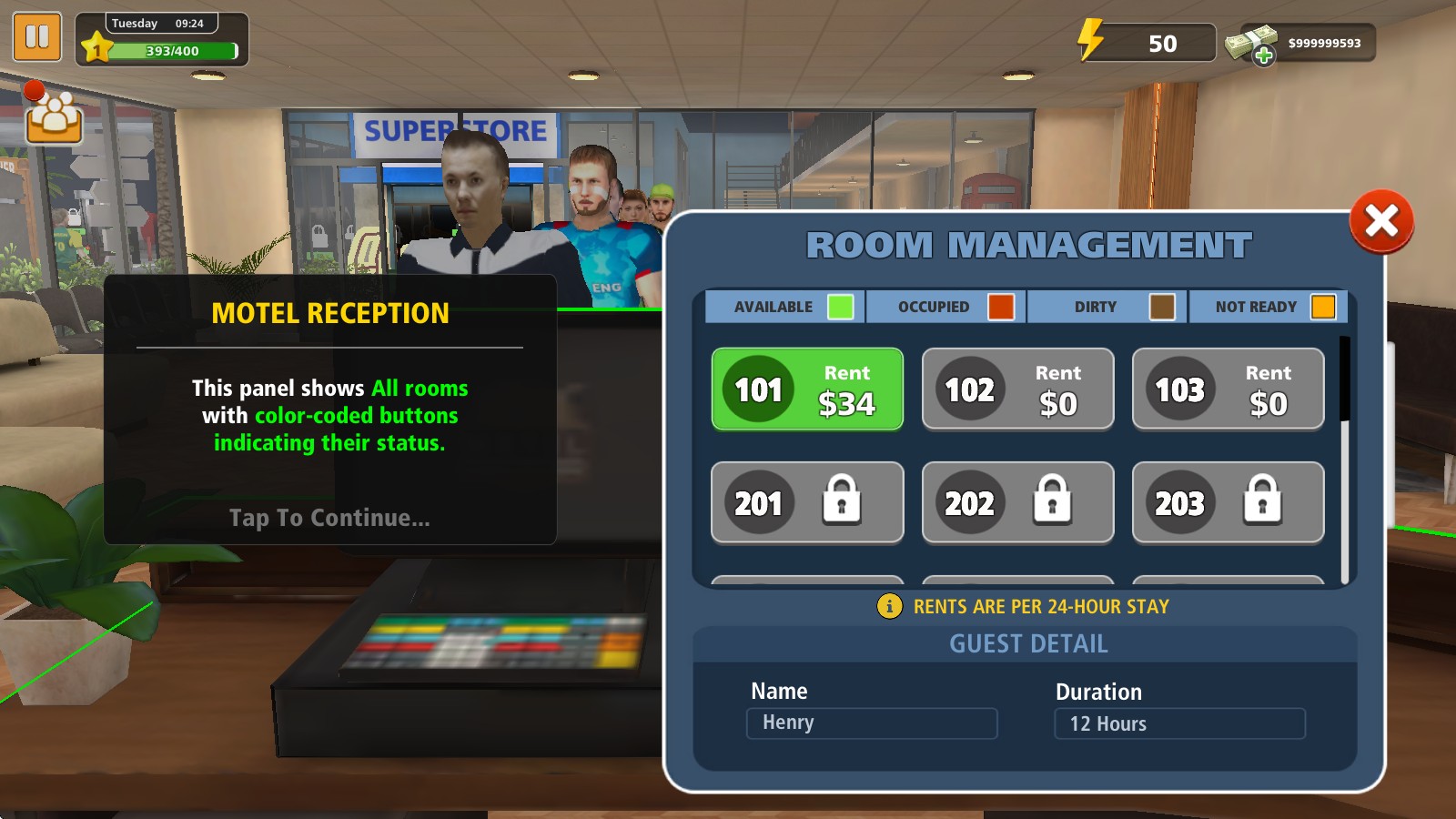The height and width of the screenshot is (819, 1456).
Task: Click the lightning energy counter
Action: click(x=1145, y=43)
